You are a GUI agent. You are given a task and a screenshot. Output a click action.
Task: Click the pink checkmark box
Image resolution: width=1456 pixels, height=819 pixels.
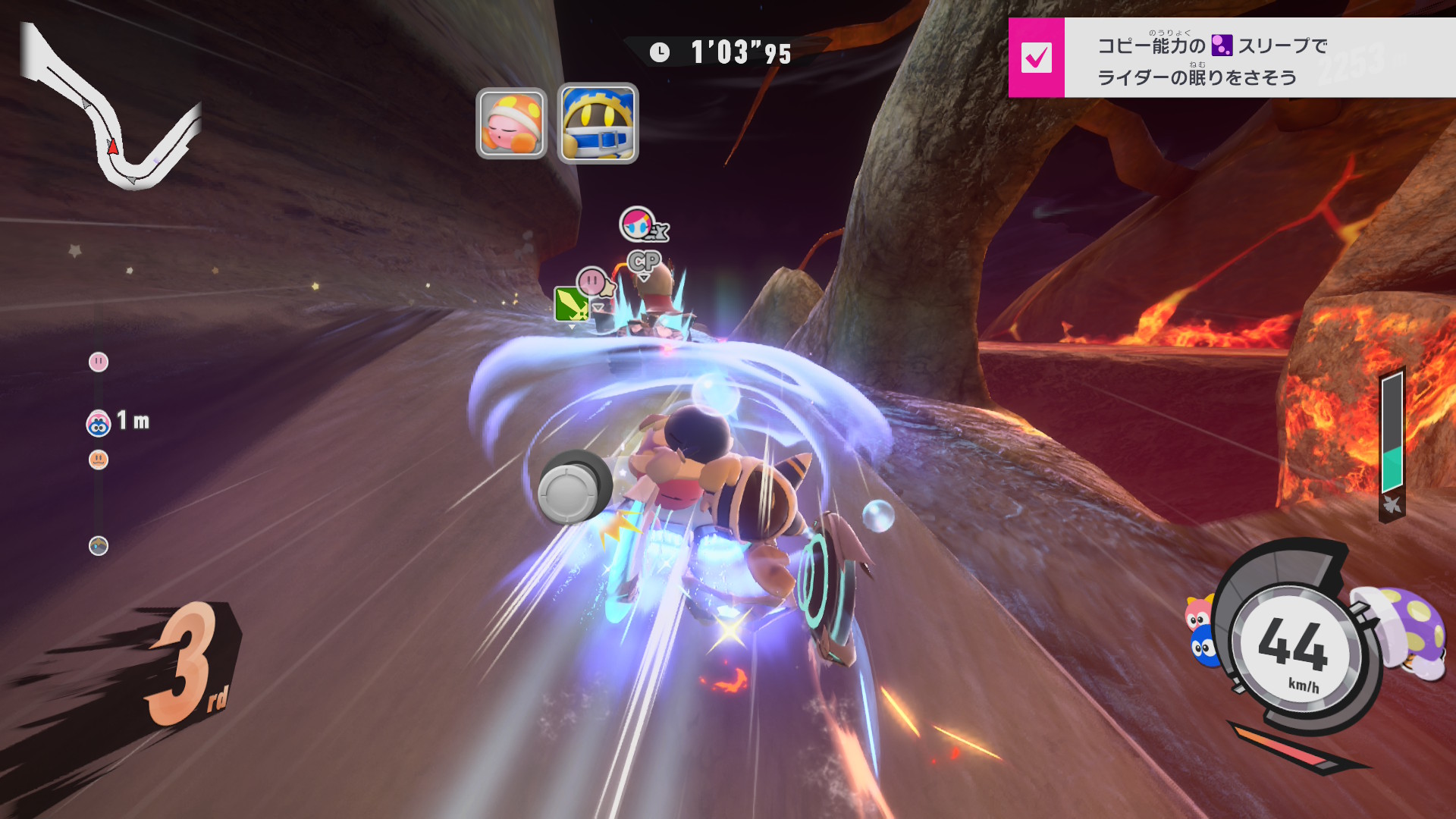1036,58
